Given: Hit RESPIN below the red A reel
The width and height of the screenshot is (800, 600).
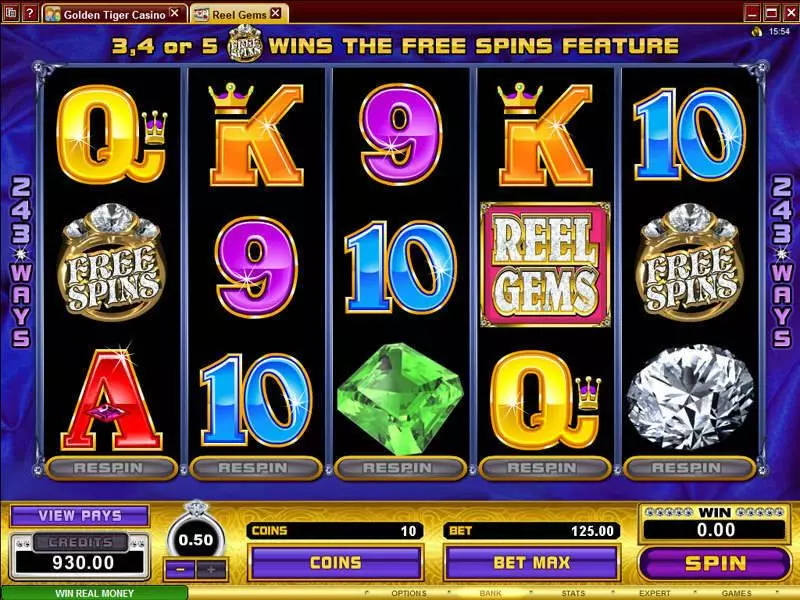Looking at the screenshot, I should tap(112, 467).
